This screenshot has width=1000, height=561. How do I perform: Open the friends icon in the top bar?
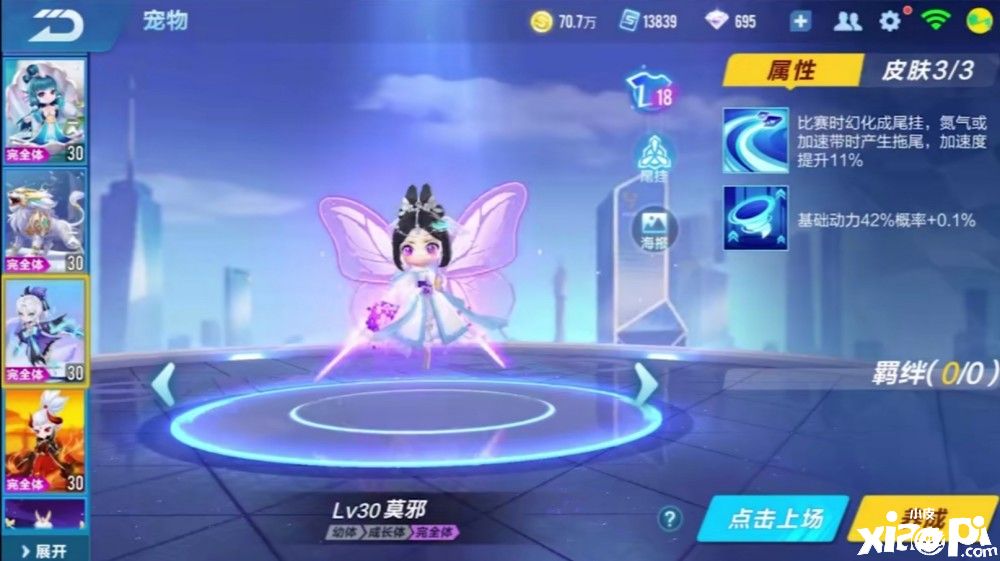[x=847, y=21]
